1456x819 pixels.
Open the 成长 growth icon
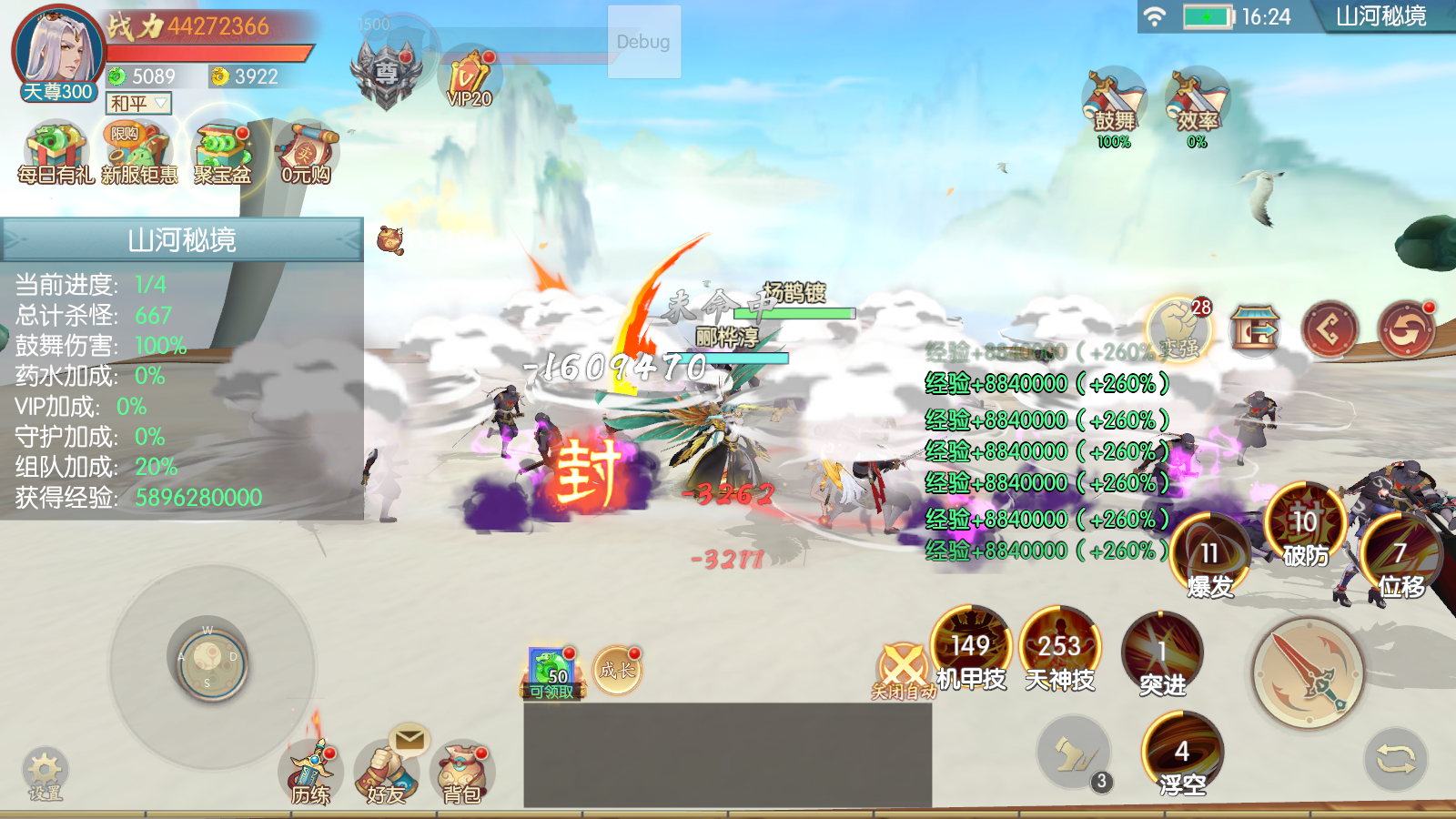[617, 671]
